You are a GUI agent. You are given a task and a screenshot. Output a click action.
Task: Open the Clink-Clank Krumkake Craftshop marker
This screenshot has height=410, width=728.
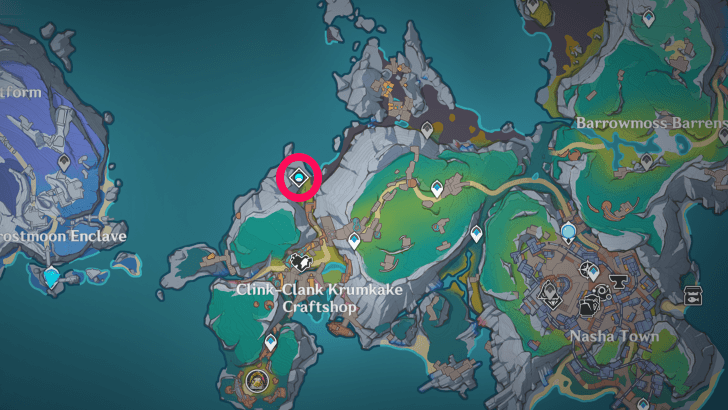(298, 262)
